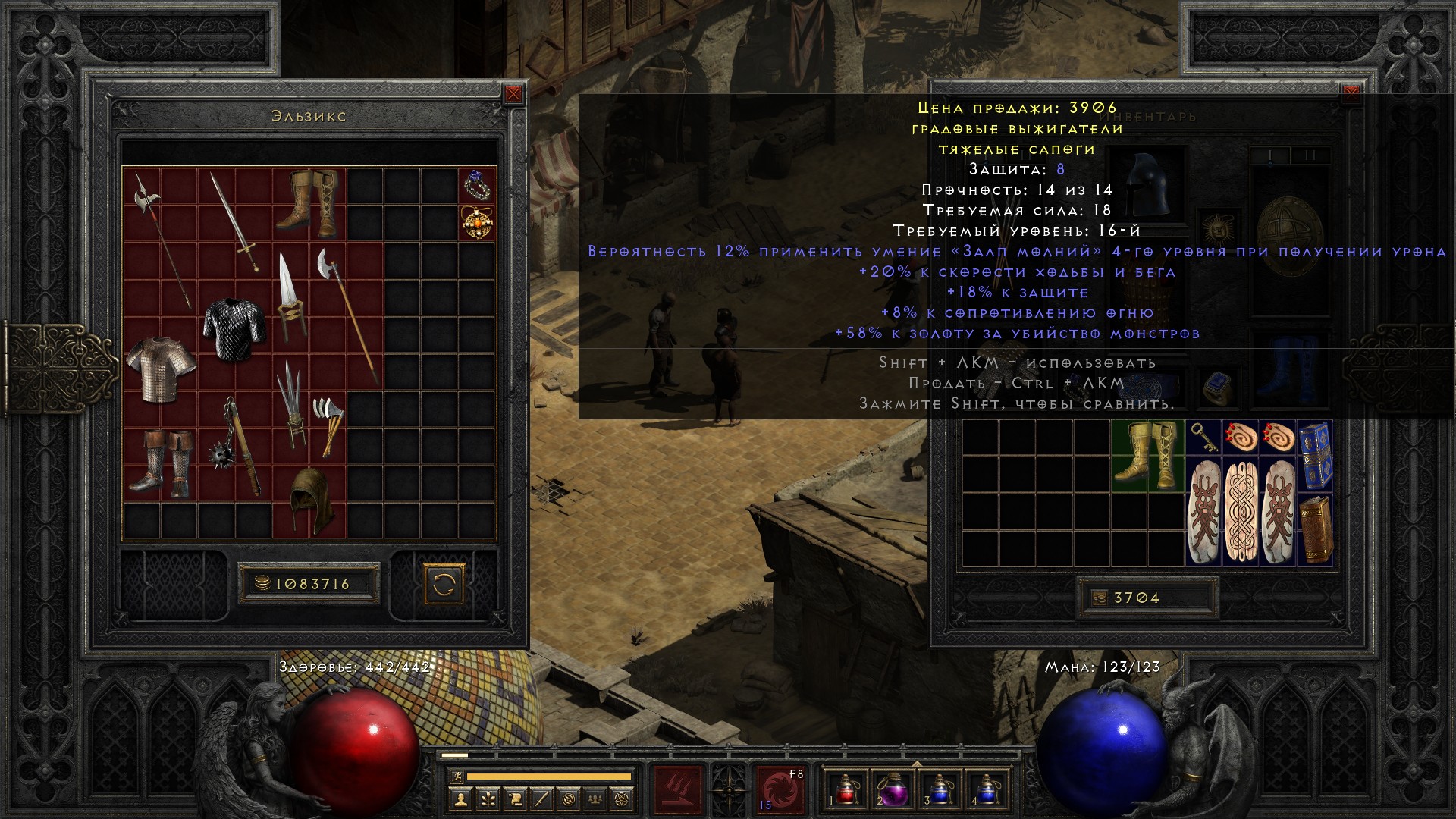Open the right-click skill selector marked F8
1456x819 pixels.
pyautogui.click(x=780, y=789)
